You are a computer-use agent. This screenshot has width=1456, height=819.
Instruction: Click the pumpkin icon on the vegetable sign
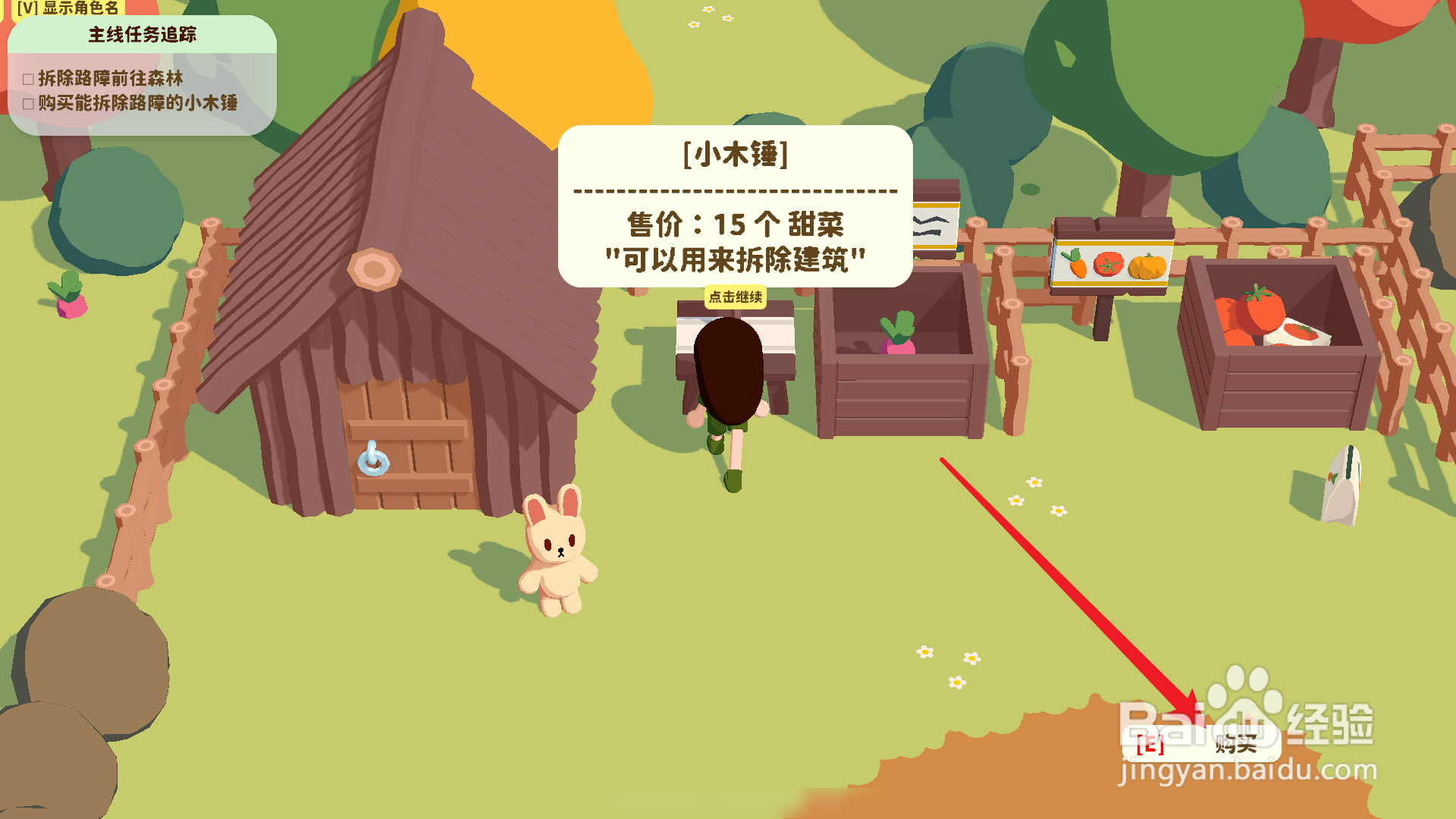point(1147,265)
